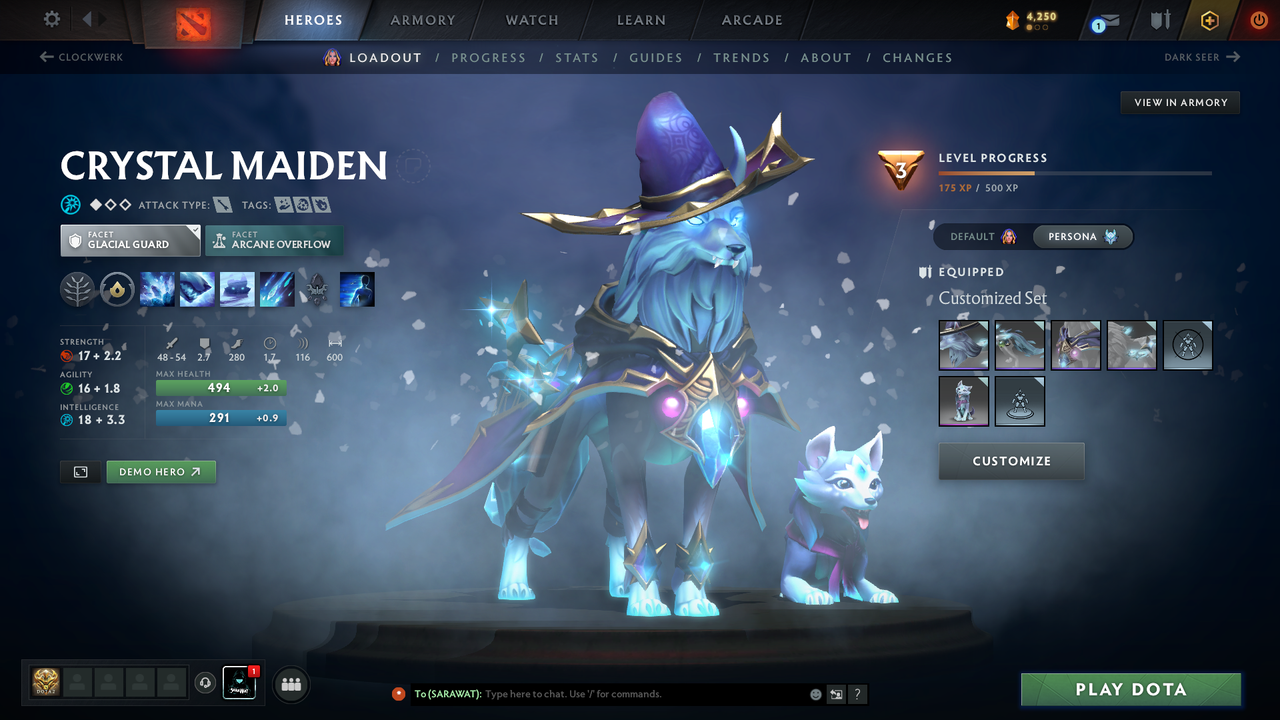Click the DEMO HERO button
This screenshot has width=1280, height=720.
tap(161, 471)
